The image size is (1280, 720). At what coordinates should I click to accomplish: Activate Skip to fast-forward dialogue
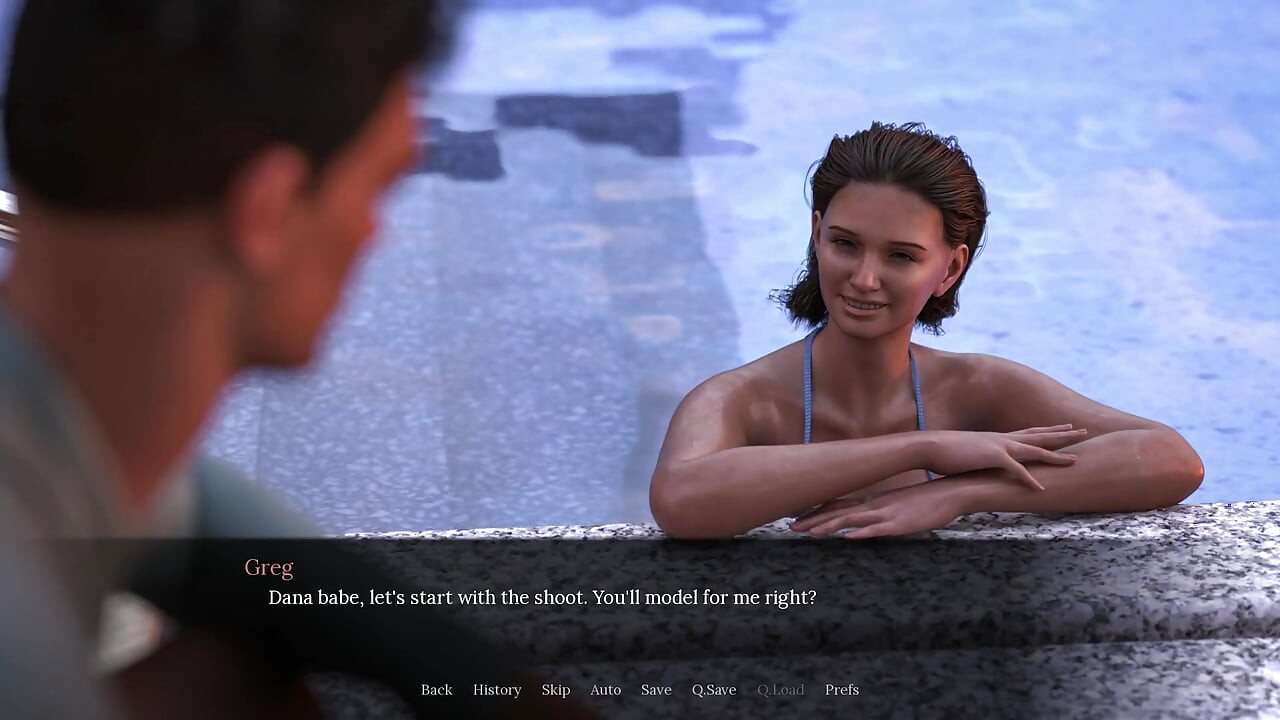click(556, 690)
